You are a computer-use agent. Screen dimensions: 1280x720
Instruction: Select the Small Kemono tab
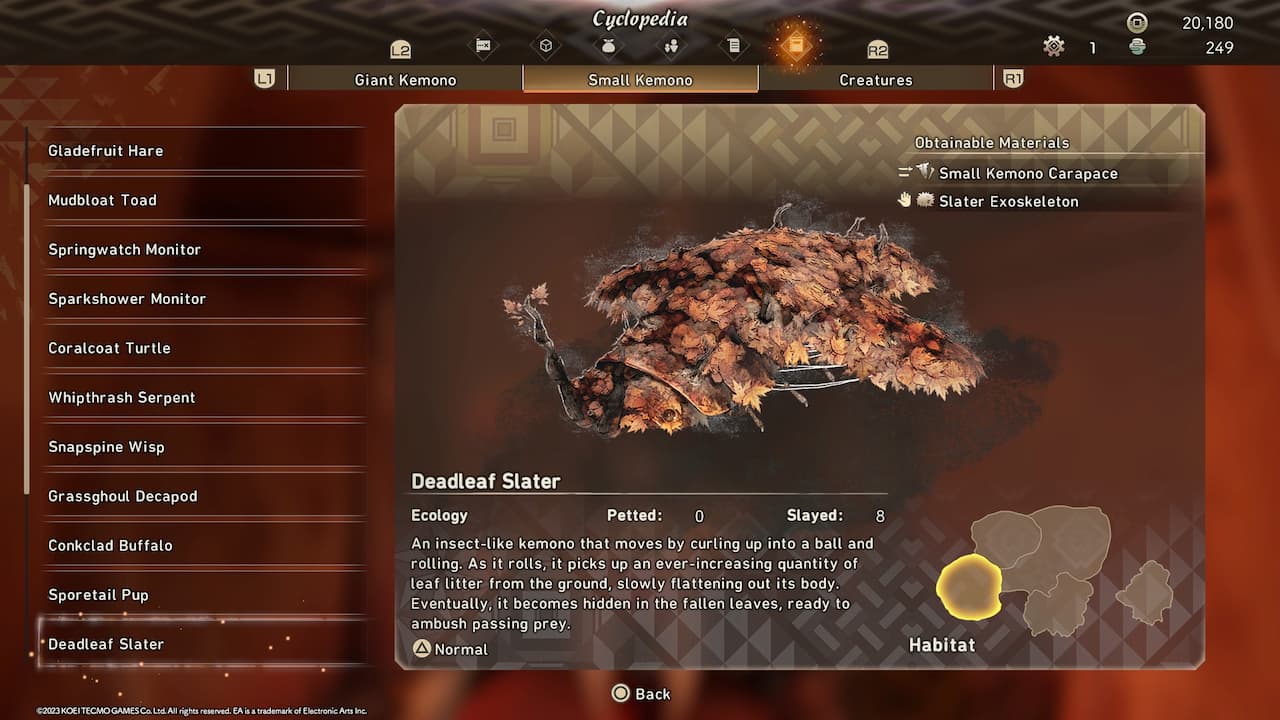(640, 79)
